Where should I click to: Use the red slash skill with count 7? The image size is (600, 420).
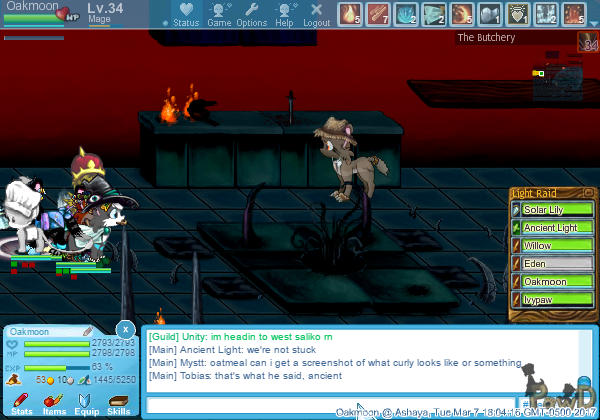click(377, 14)
